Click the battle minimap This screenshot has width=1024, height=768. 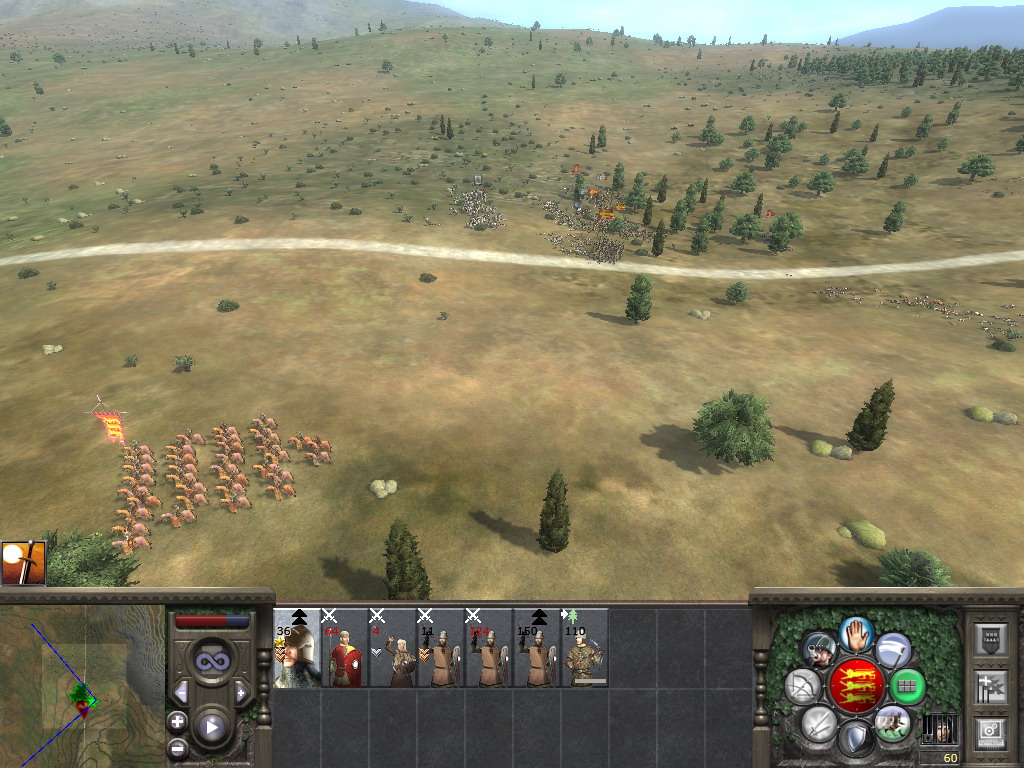pyautogui.click(x=82, y=687)
